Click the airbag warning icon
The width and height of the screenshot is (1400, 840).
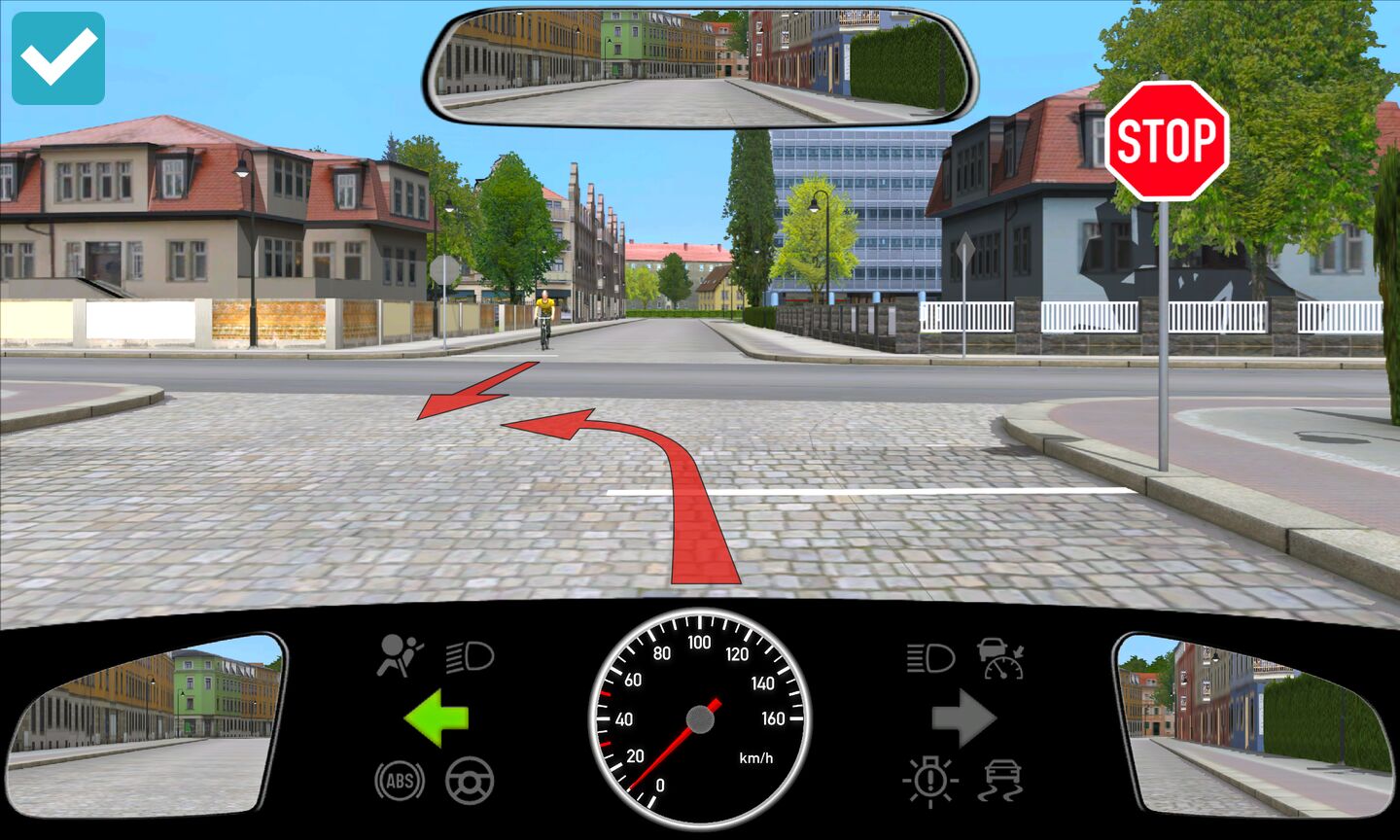[400, 655]
